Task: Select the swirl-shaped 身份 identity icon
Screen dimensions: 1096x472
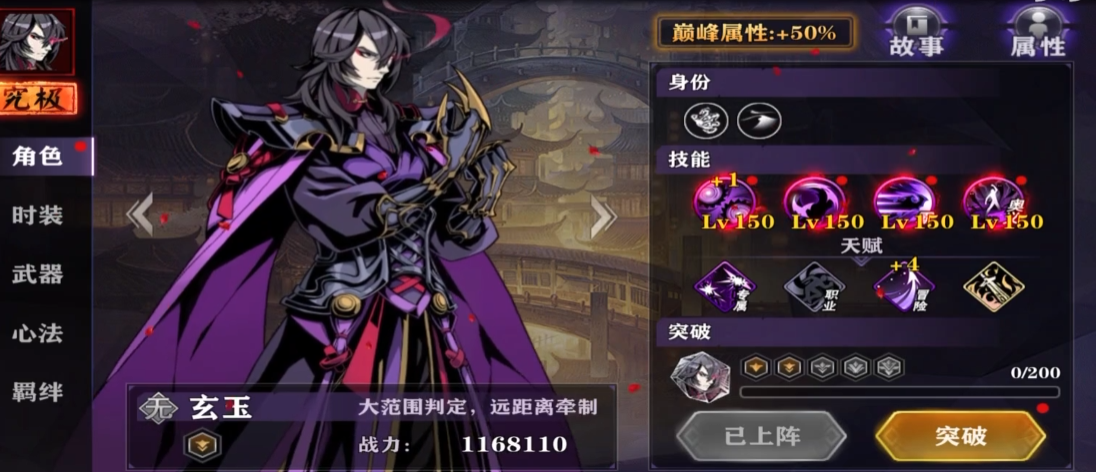Action: pos(704,120)
